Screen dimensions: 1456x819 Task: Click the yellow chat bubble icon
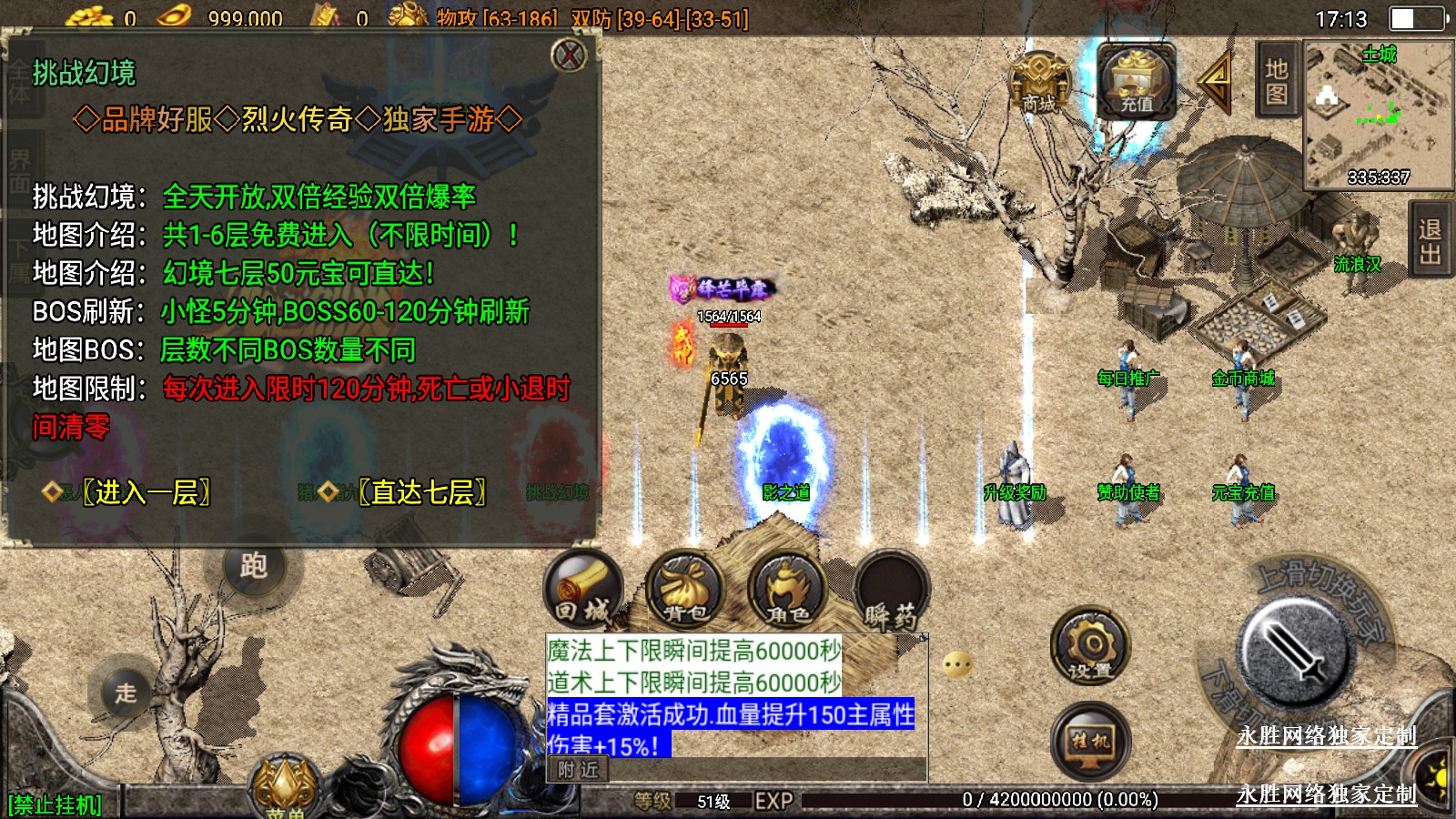[x=957, y=665]
